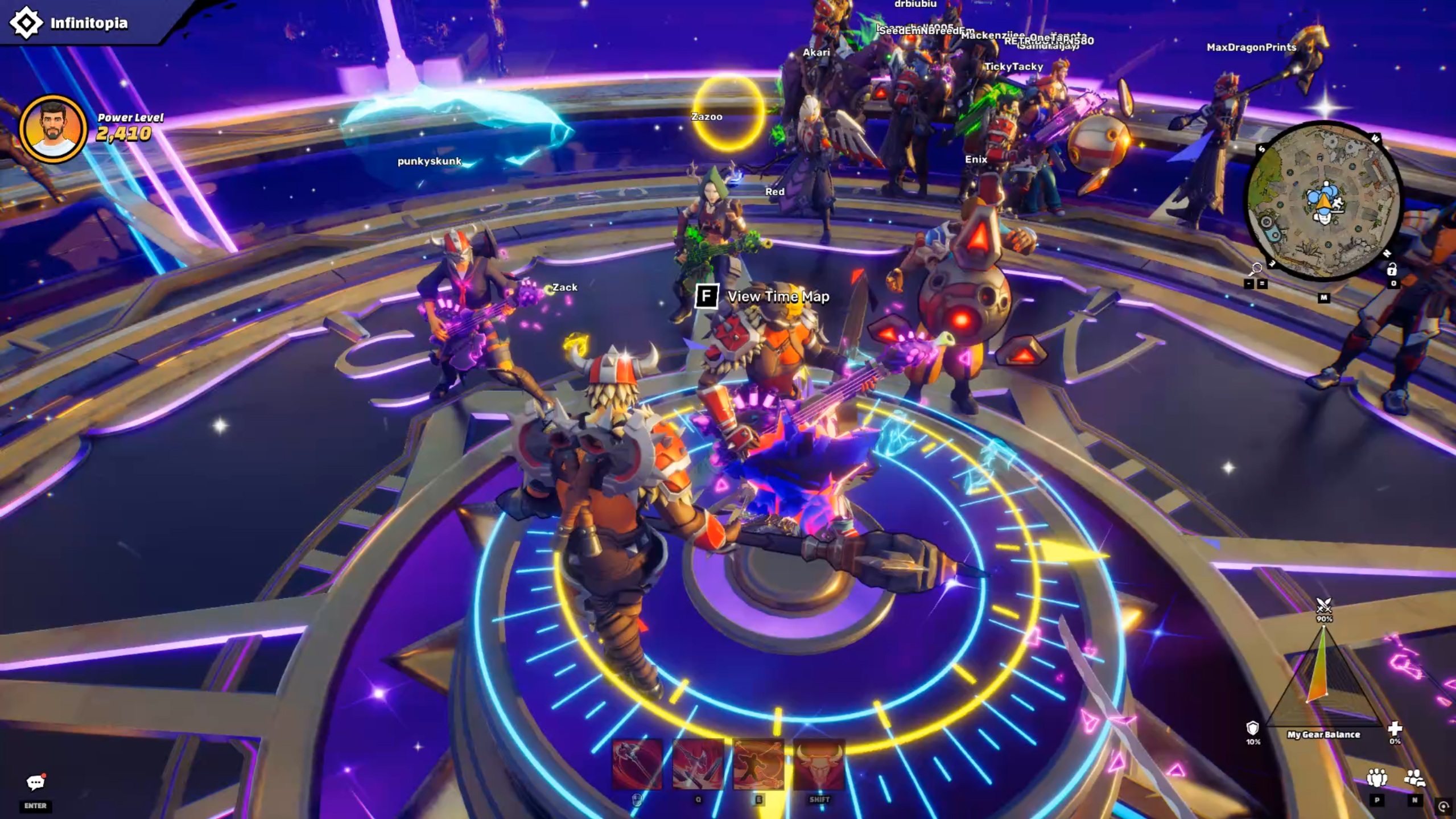Use the axe slam ability icon

(x=698, y=764)
